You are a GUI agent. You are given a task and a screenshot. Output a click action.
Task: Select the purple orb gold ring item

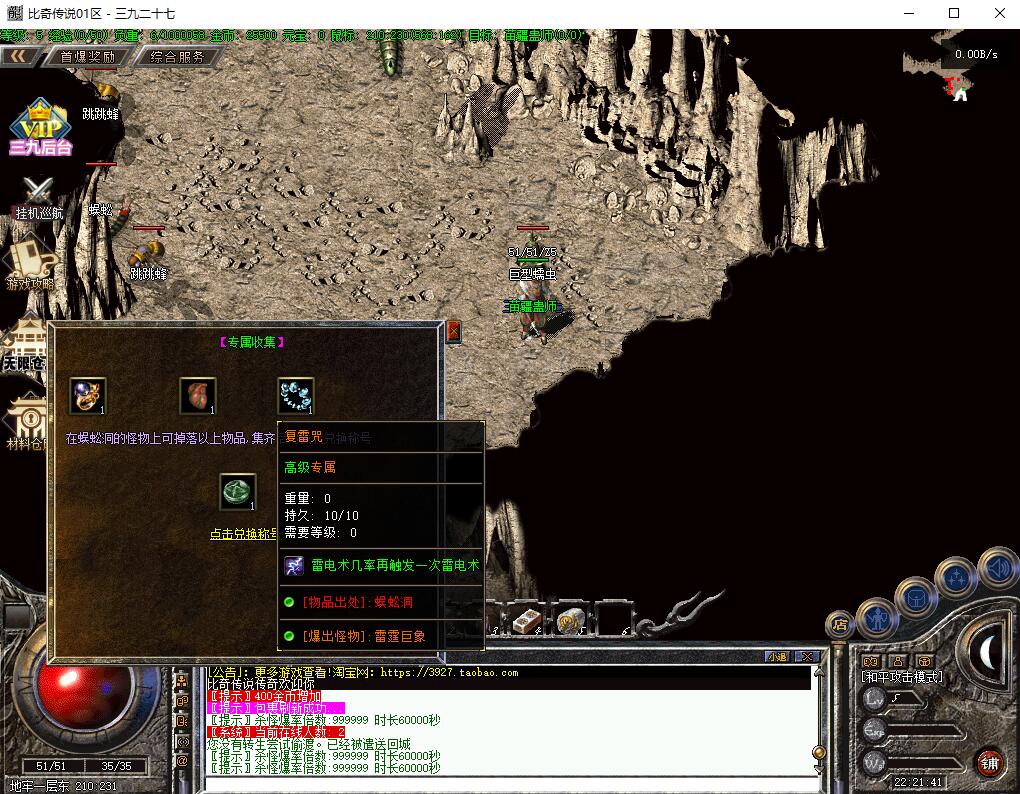point(88,396)
